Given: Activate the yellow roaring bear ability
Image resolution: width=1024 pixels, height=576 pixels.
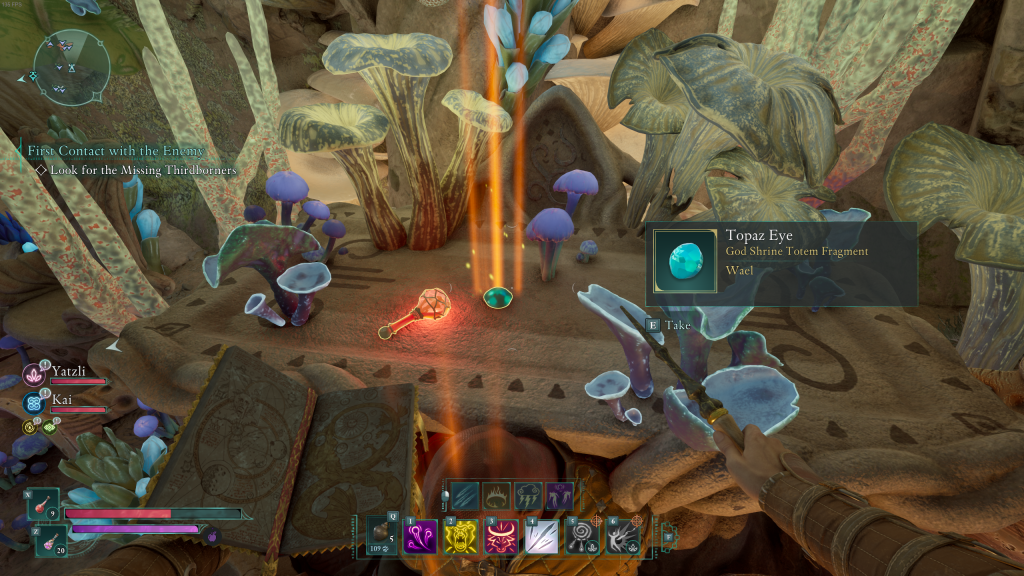Looking at the screenshot, I should pos(457,536).
